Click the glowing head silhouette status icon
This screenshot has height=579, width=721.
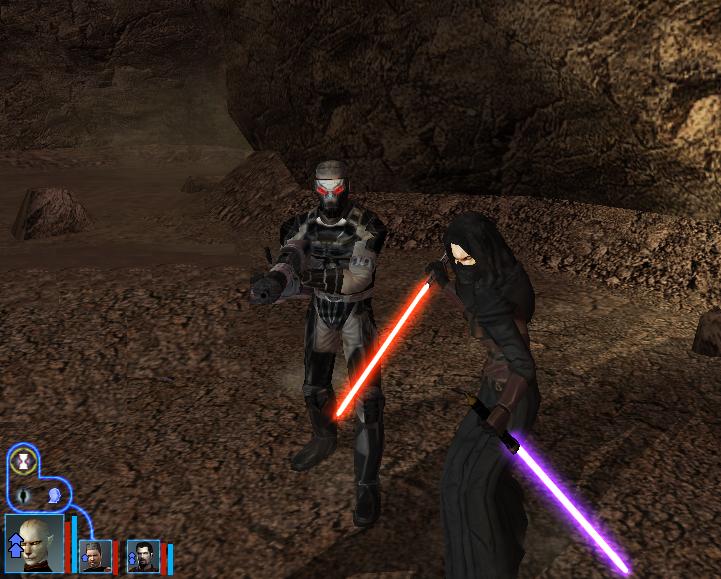54,495
